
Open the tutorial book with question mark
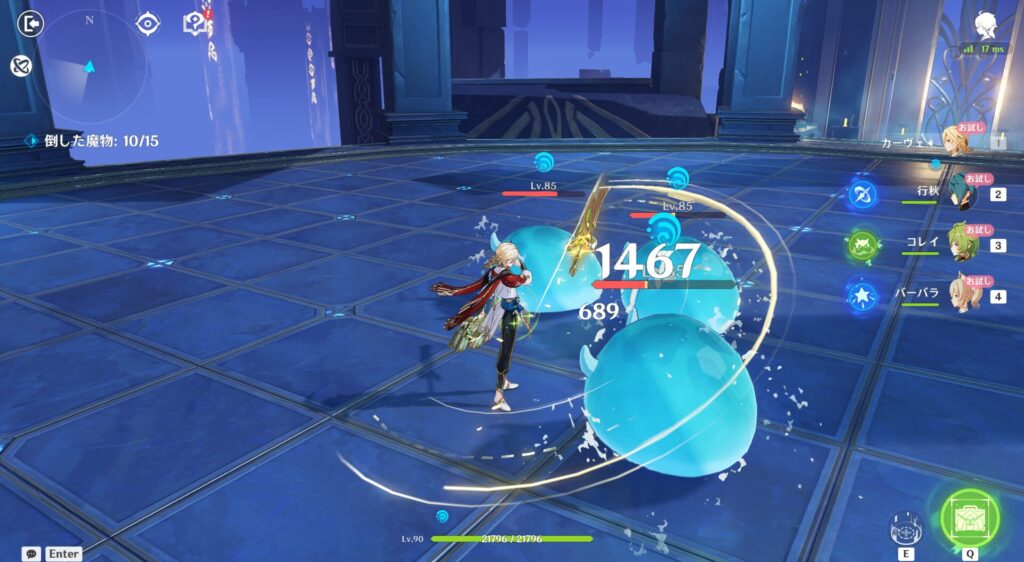pyautogui.click(x=194, y=23)
